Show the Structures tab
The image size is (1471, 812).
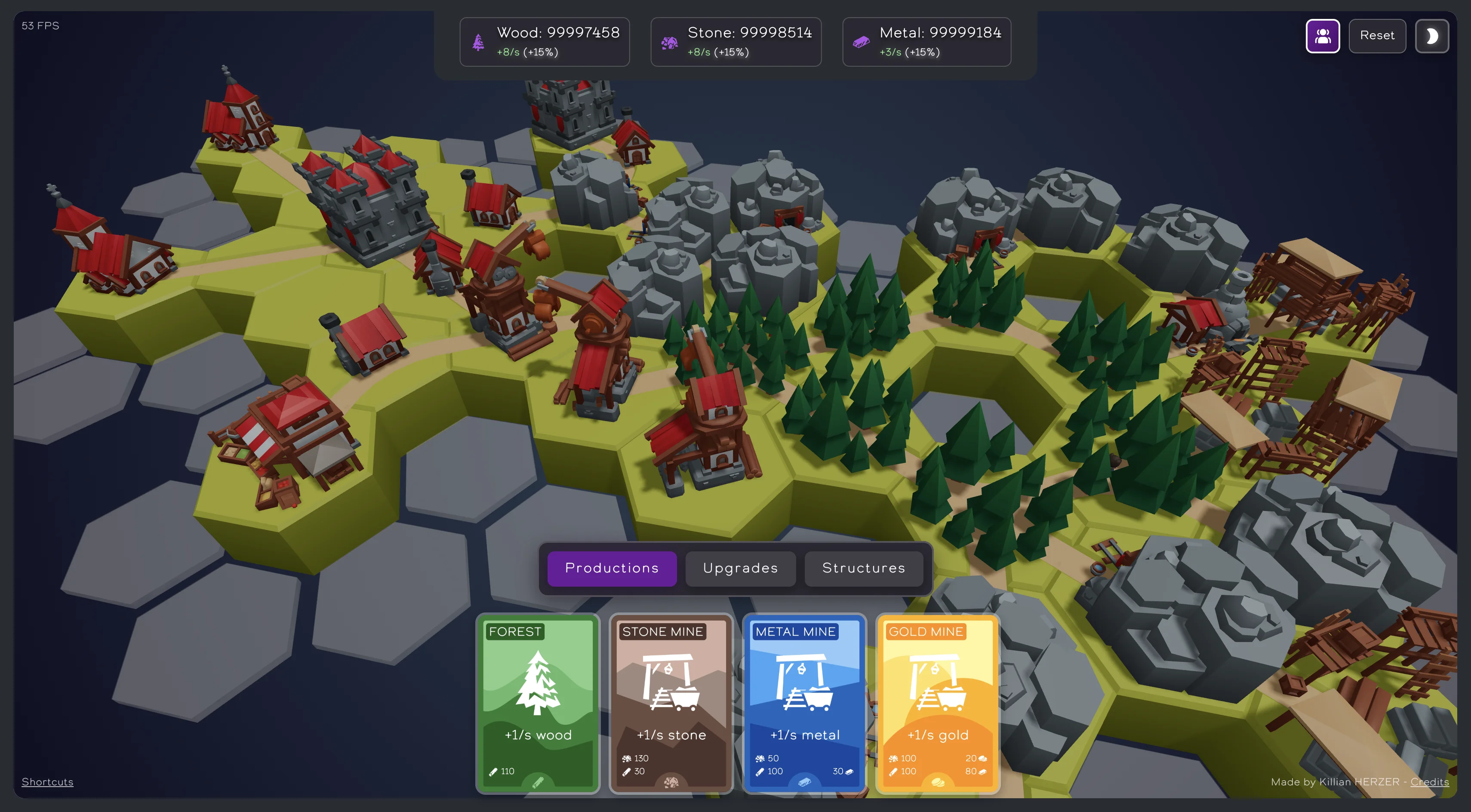pos(863,568)
